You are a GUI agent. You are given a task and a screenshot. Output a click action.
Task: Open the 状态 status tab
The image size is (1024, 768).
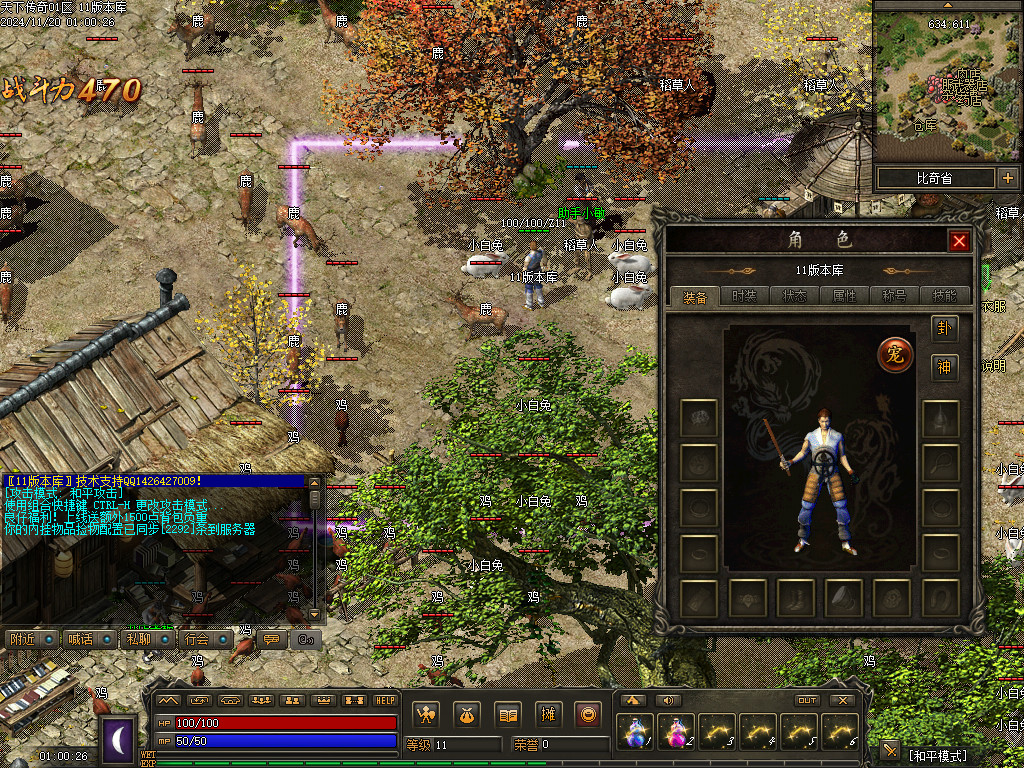(795, 296)
